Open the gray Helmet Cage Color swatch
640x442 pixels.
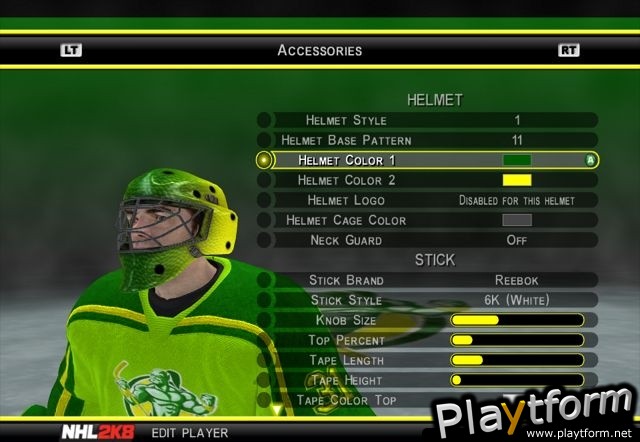(516, 220)
